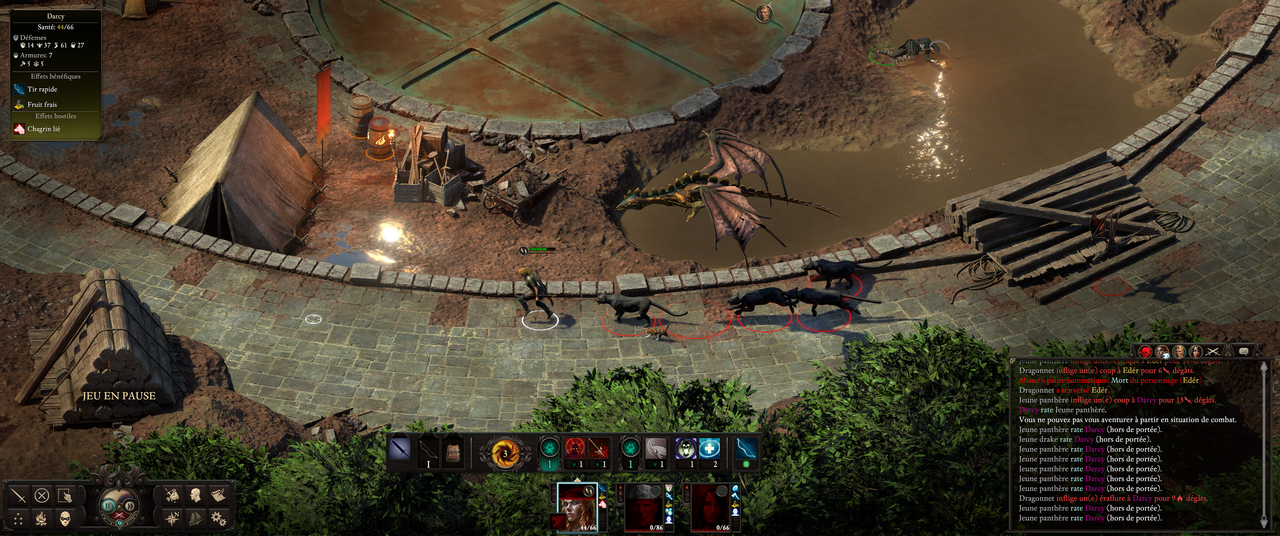Screen dimensions: 1280x536
Task: Activate the blue healing cross ability
Action: pos(709,449)
